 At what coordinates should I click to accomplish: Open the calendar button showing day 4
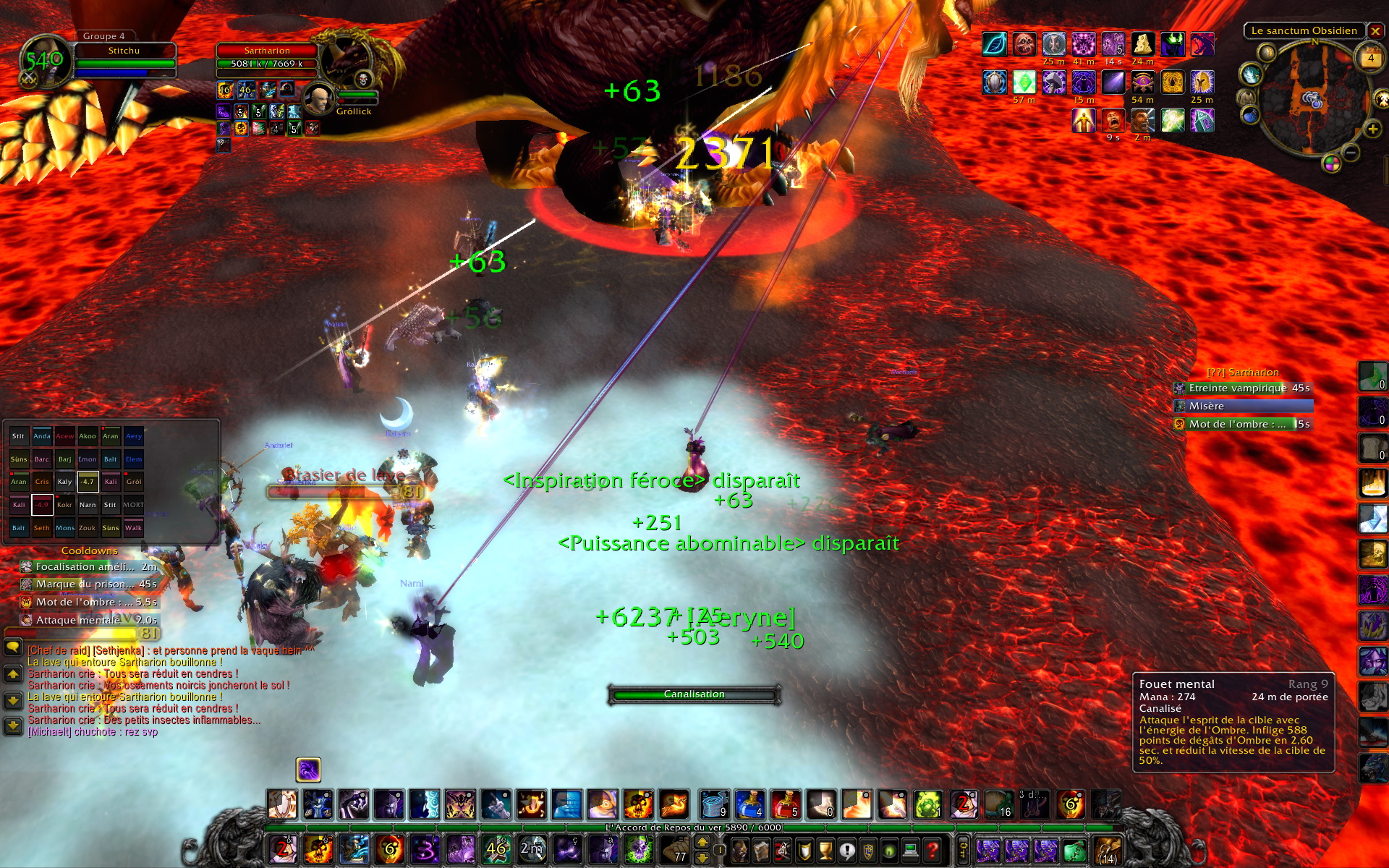pos(1370,58)
